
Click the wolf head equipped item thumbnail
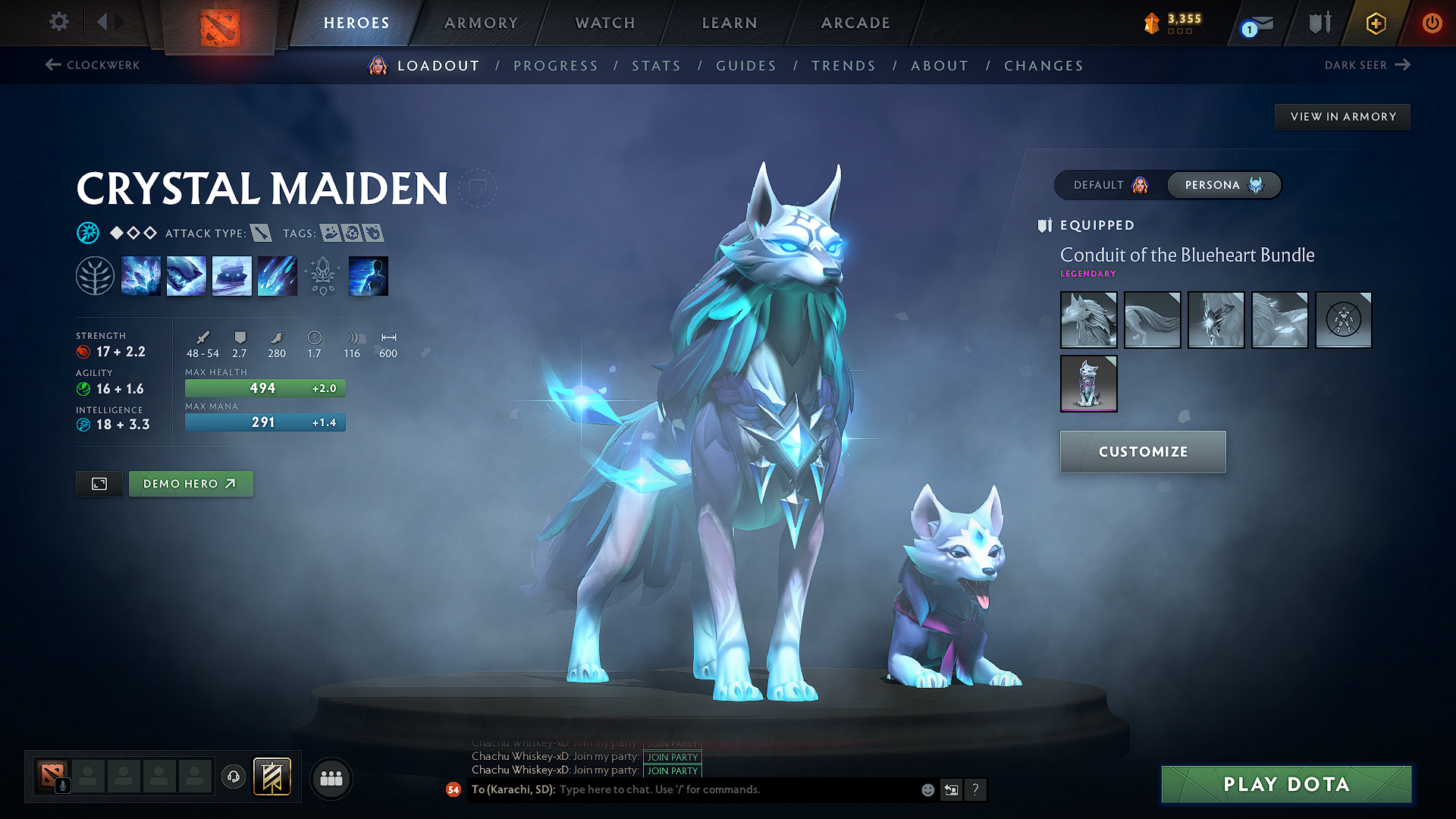tap(1089, 319)
